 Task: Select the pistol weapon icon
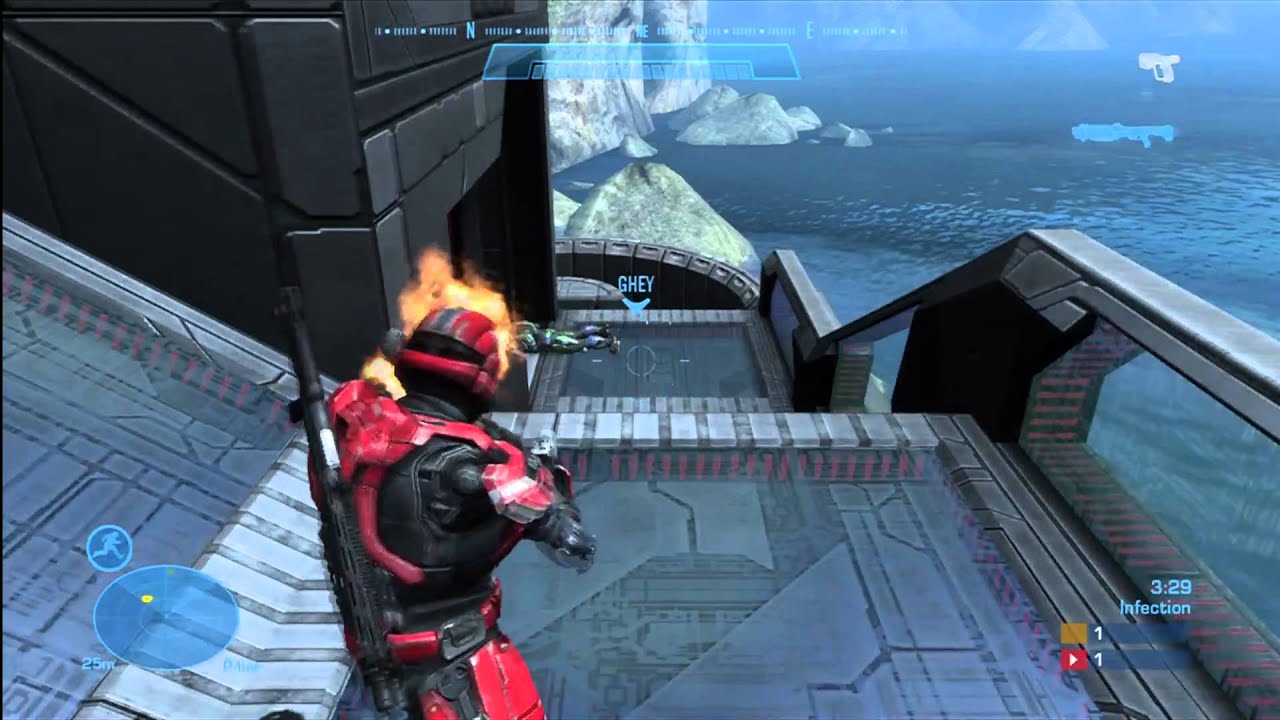(1159, 66)
